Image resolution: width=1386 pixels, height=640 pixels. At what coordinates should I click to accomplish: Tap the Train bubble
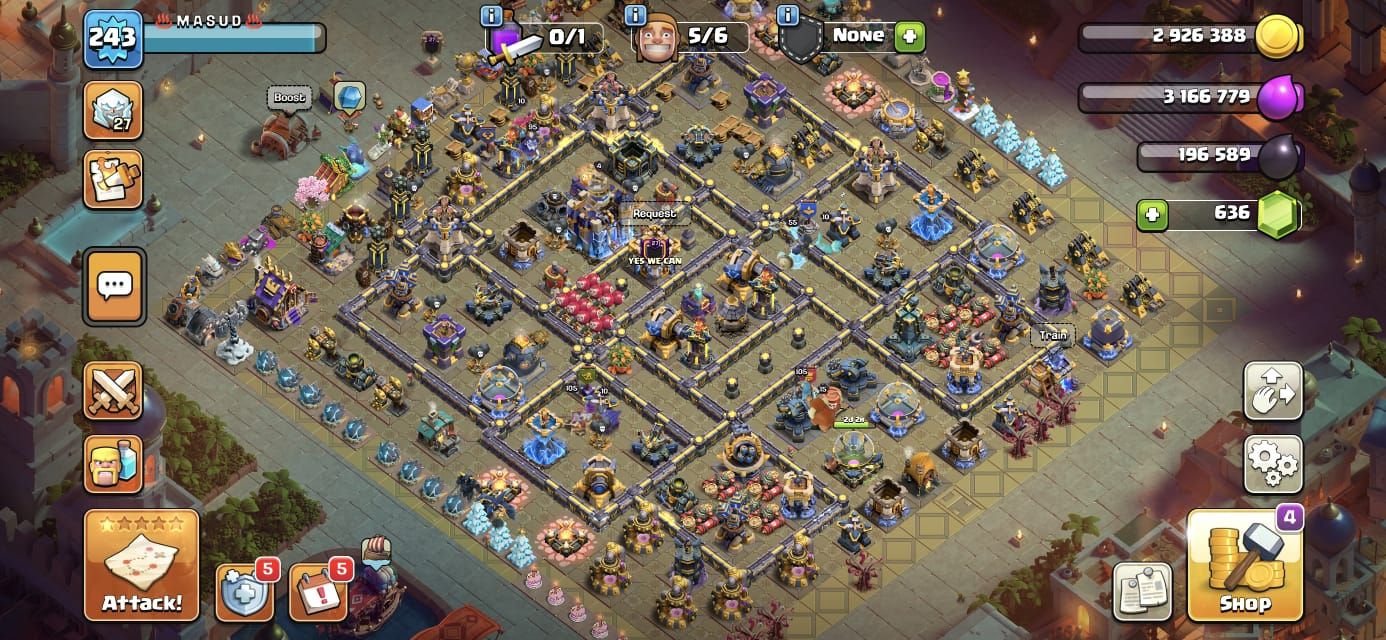point(1052,336)
